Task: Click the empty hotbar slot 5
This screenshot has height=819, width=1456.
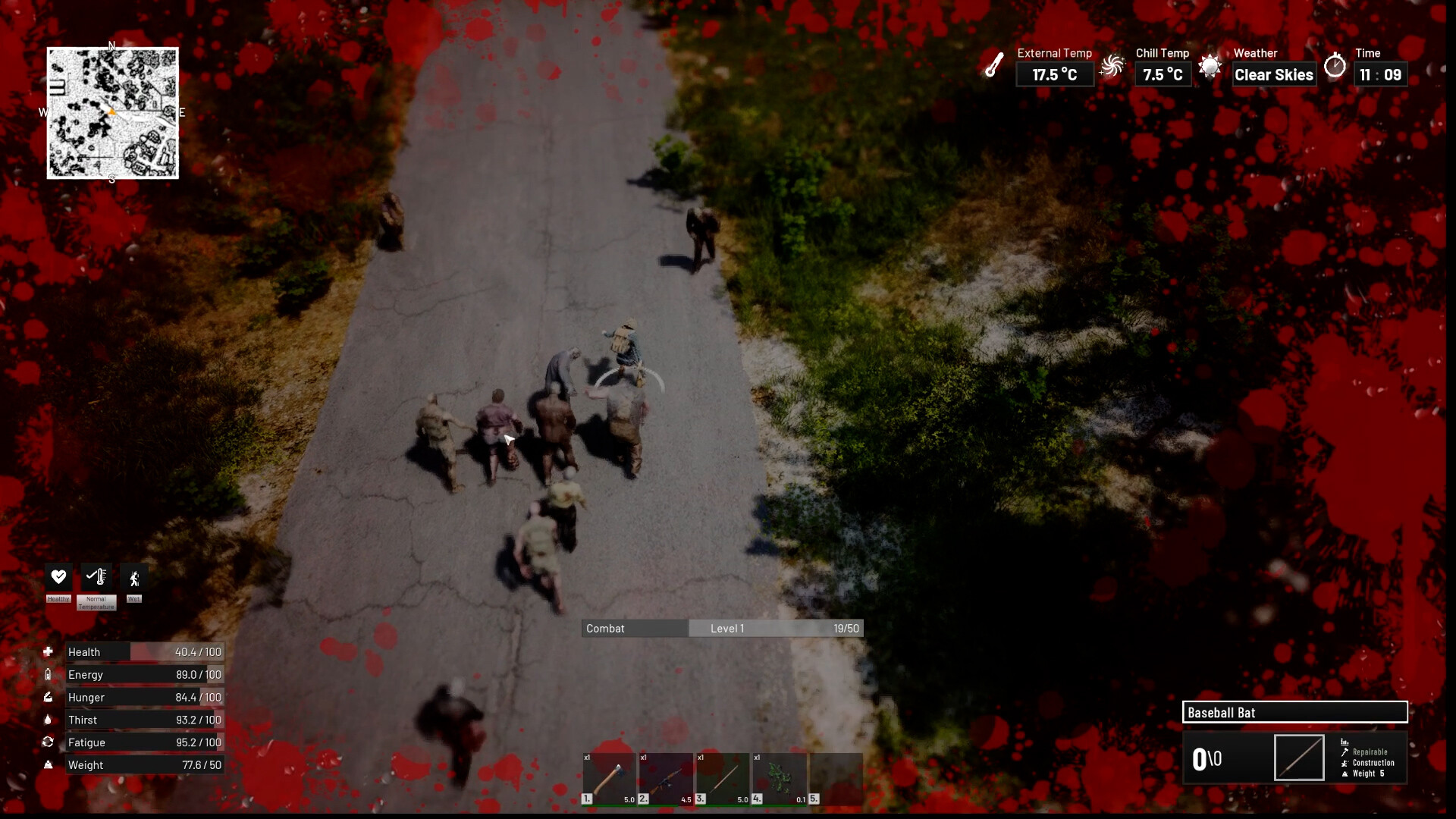Action: [x=836, y=778]
